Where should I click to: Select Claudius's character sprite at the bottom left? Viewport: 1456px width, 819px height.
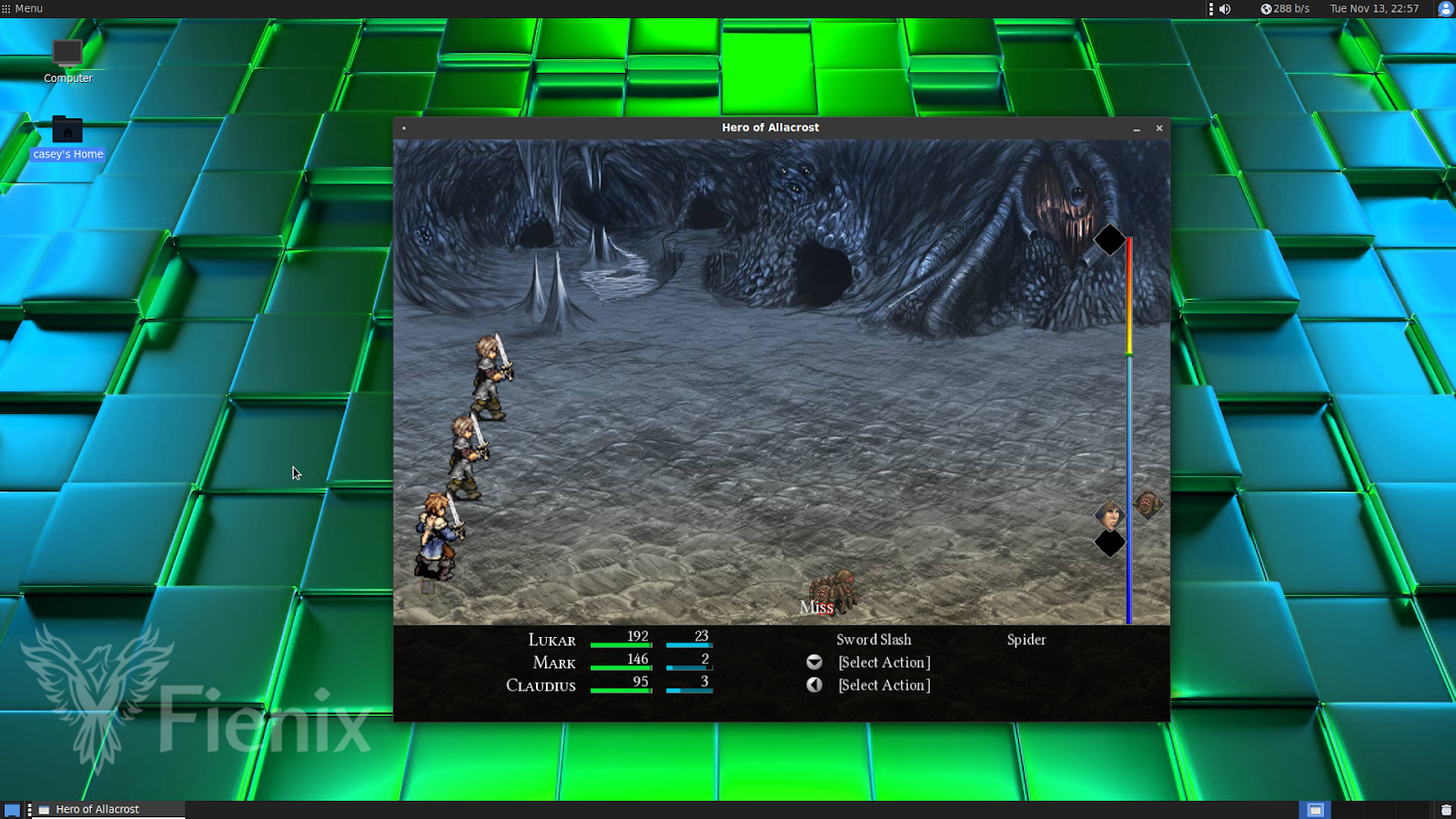(x=437, y=537)
